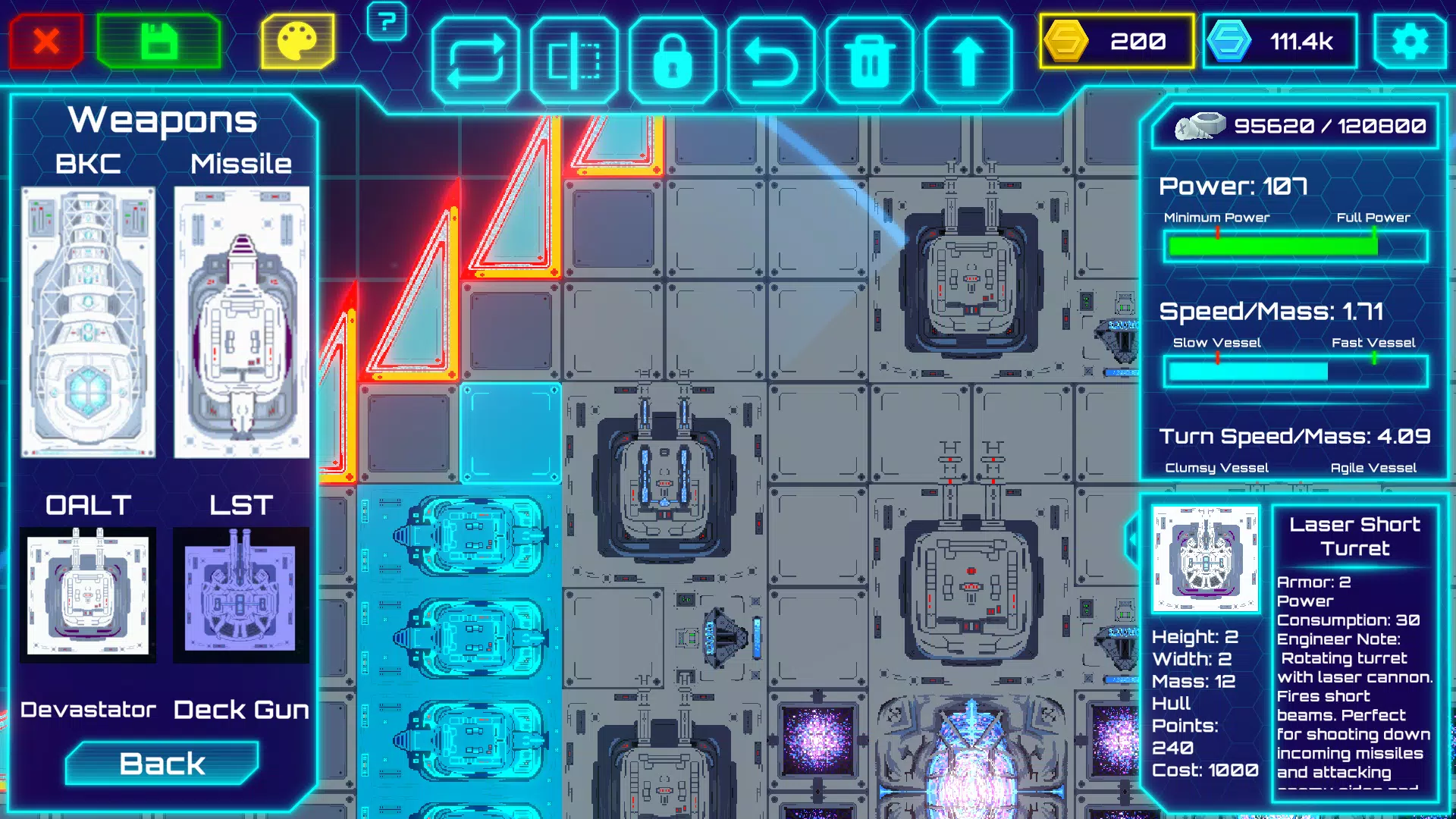
Task: Click the mirror/flip tool
Action: pyautogui.click(x=576, y=56)
